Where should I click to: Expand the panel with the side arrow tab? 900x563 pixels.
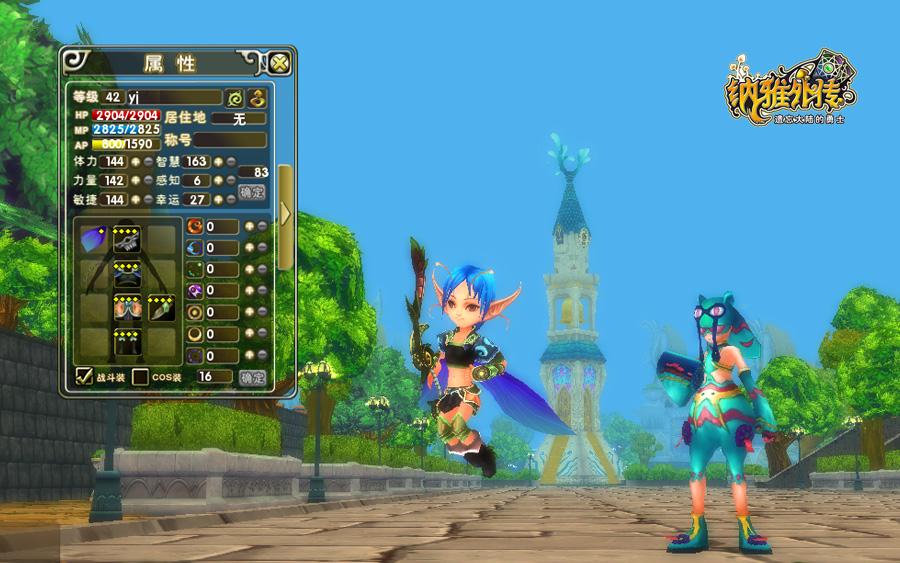pyautogui.click(x=286, y=213)
